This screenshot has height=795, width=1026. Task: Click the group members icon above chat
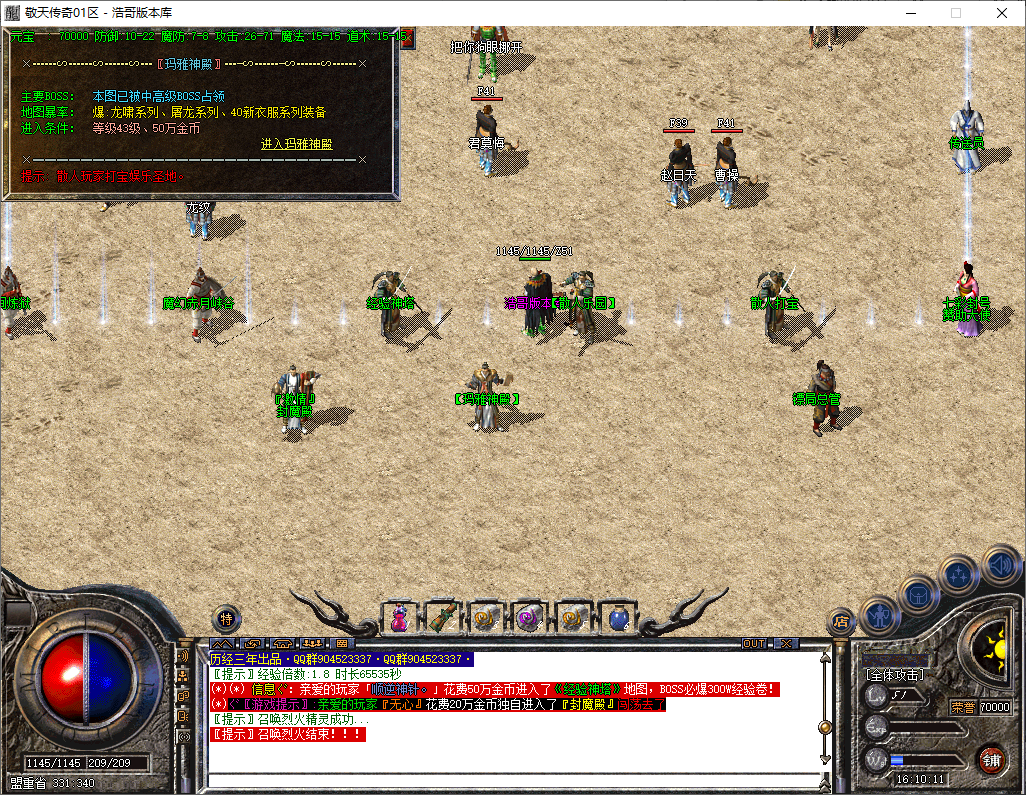click(x=315, y=643)
